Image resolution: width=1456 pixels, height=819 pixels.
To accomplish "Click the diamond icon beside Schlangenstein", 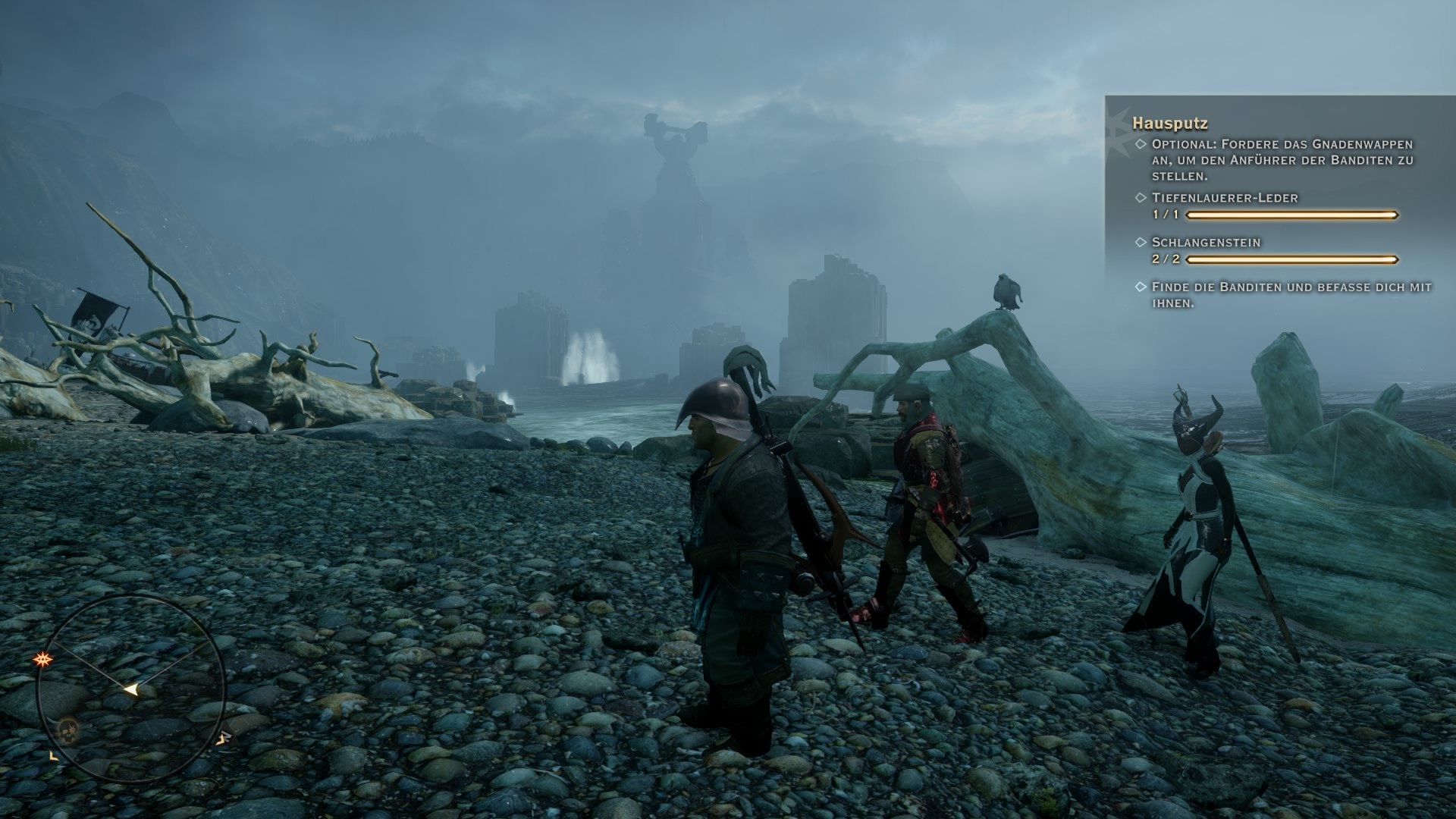I will pyautogui.click(x=1140, y=242).
